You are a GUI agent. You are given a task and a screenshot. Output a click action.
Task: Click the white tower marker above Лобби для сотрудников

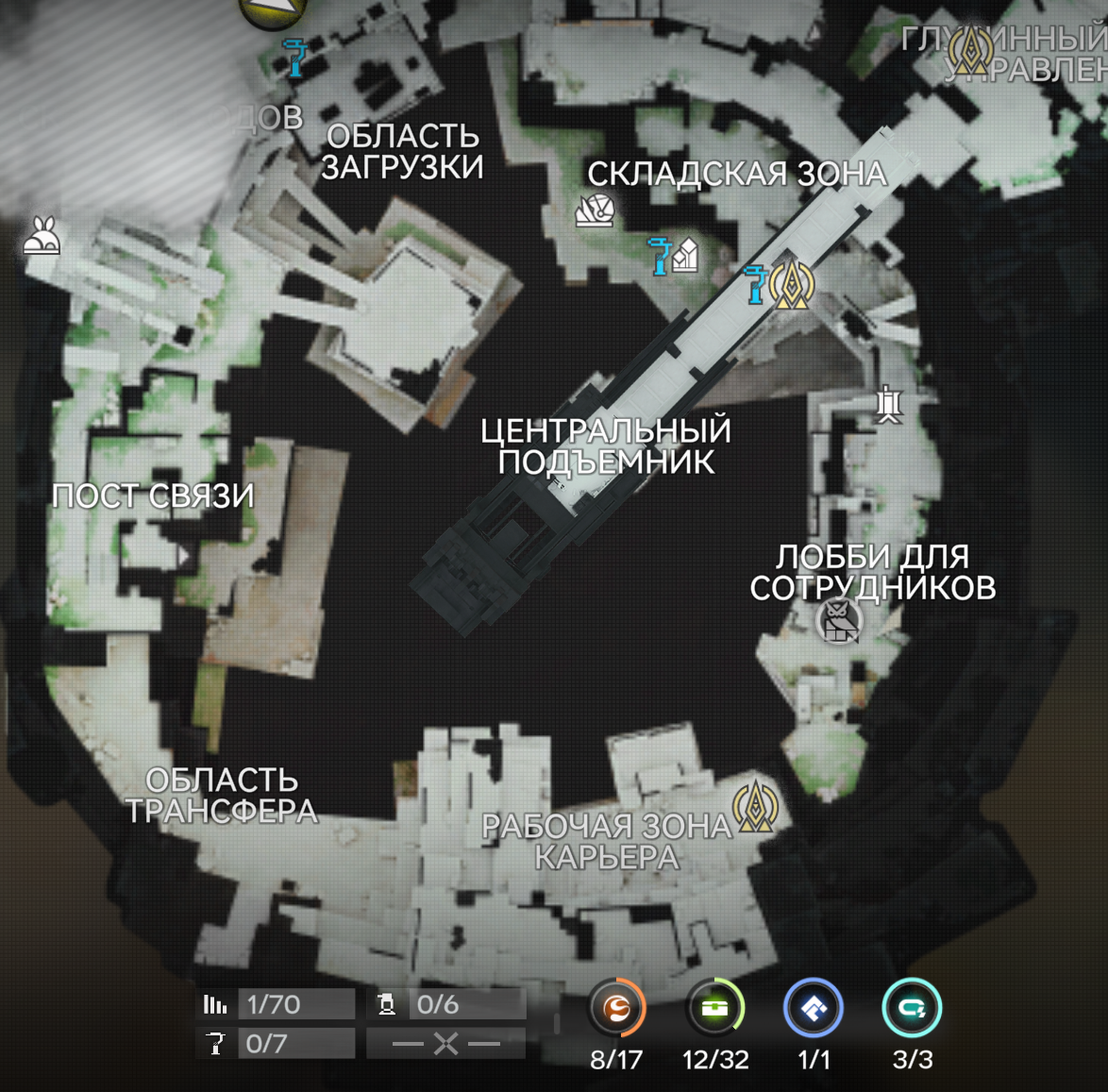pos(887,405)
